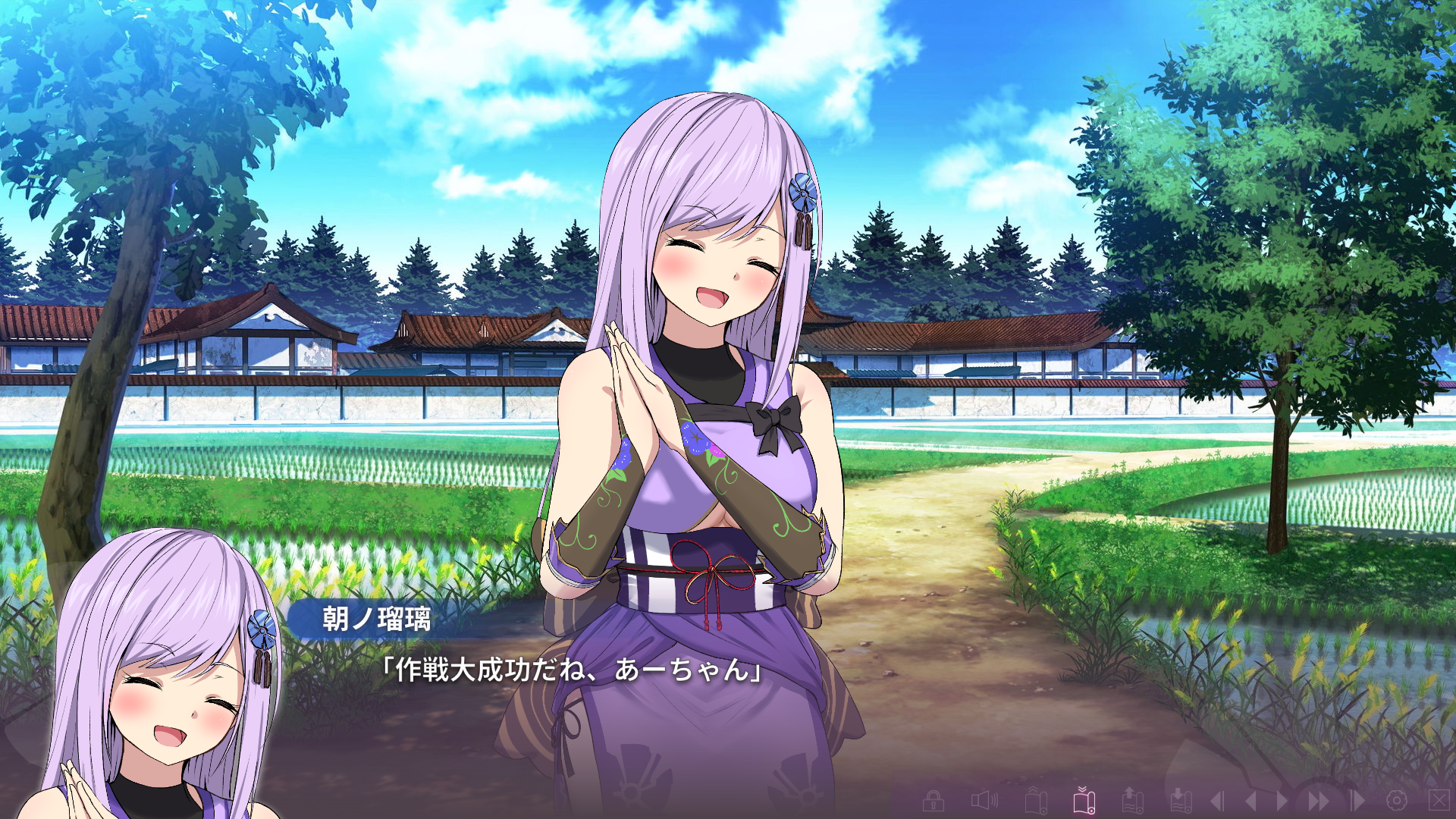1456x819 pixels.
Task: Fast-forward with the double right triangle icon
Action: coord(1319,800)
